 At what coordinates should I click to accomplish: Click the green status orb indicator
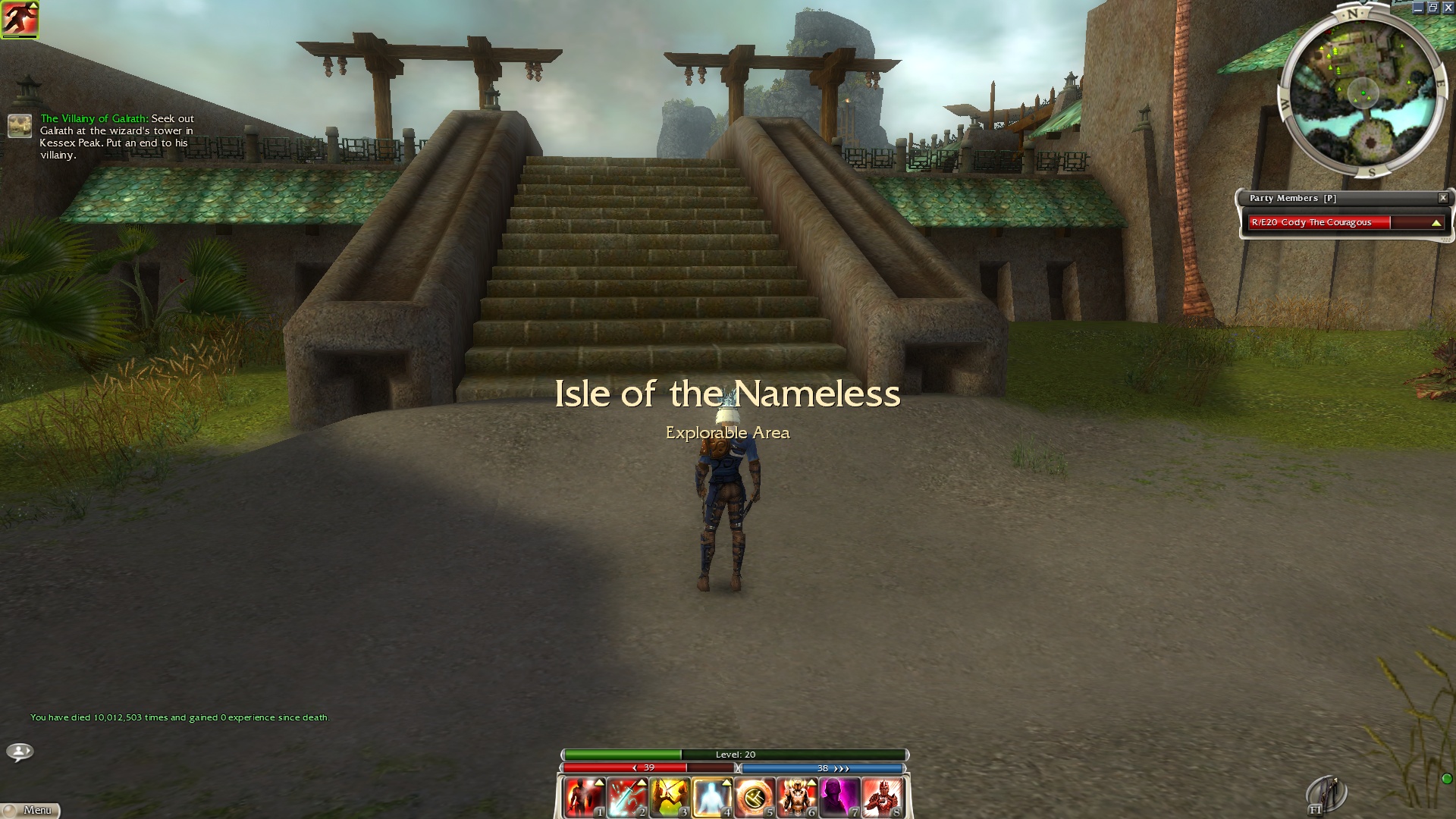pos(1446,779)
